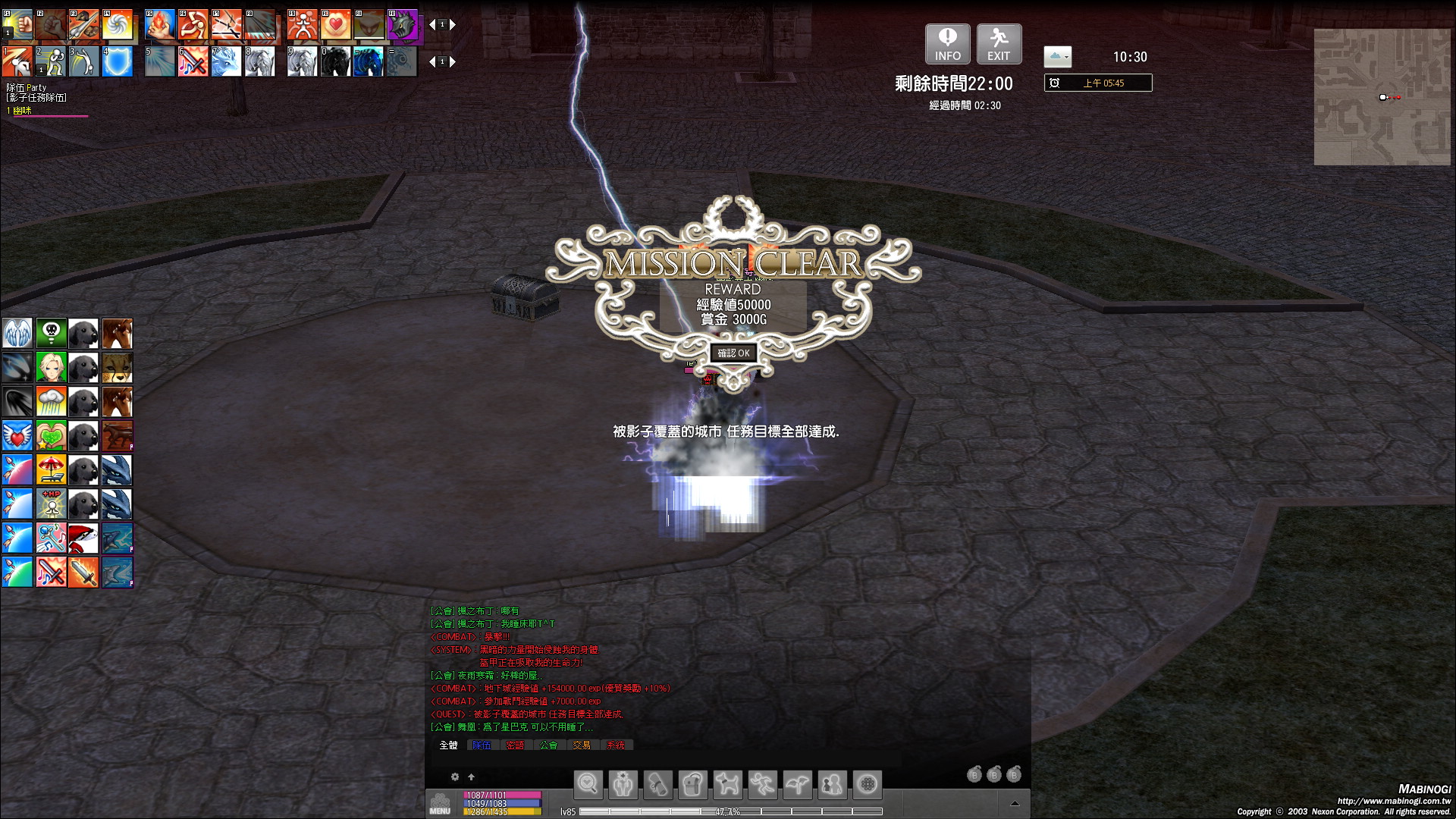
Task: Open the heart magnifier icon in bottom bar
Action: point(588,785)
